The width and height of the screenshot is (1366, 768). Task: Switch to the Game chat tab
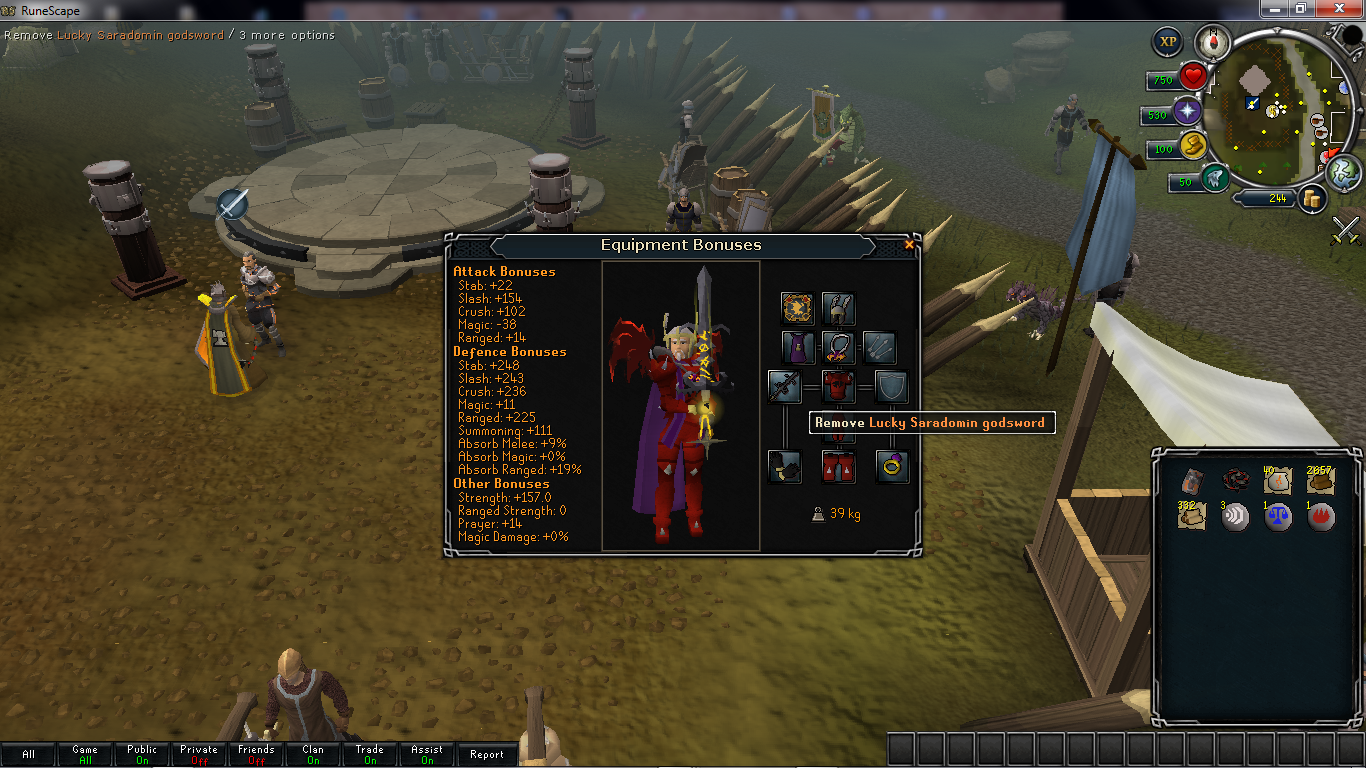click(x=84, y=754)
